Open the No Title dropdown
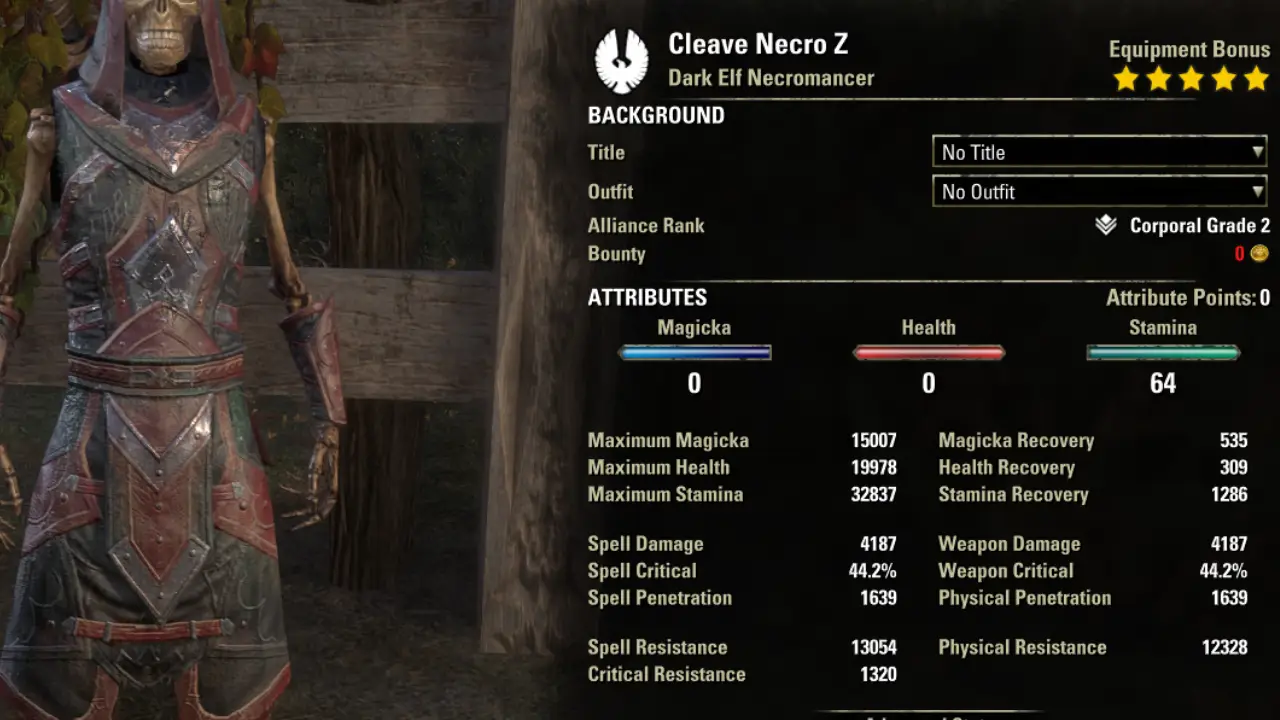This screenshot has width=1280, height=720. point(1098,152)
